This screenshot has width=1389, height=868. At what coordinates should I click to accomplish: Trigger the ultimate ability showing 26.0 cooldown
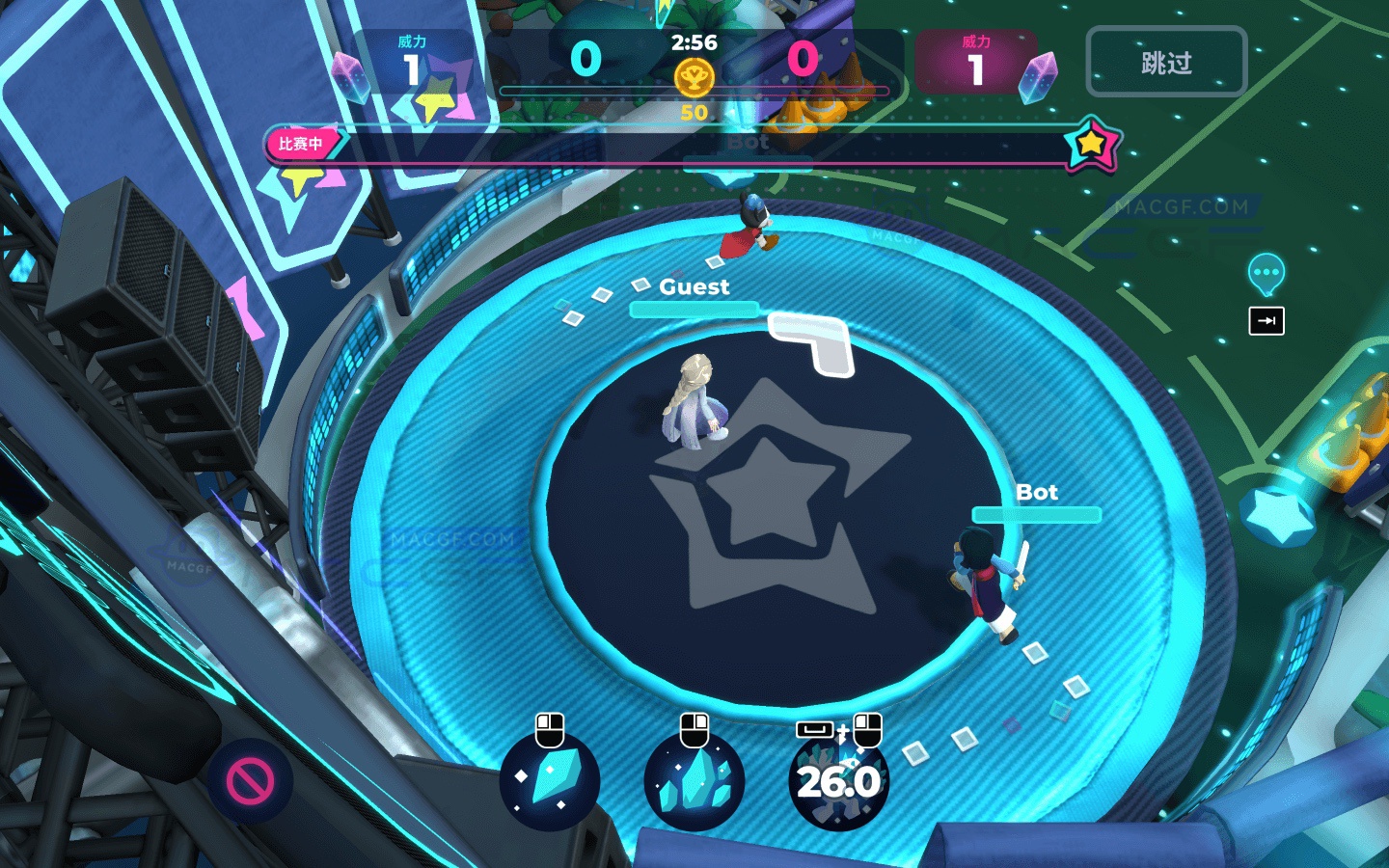[x=837, y=782]
